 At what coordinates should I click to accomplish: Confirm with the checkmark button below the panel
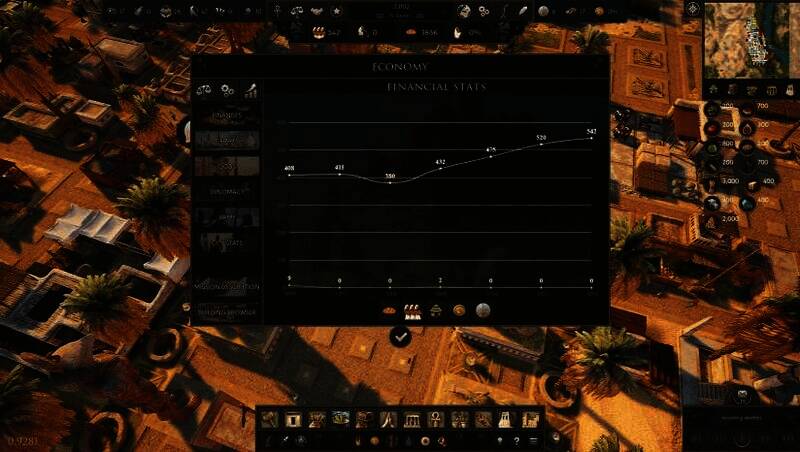(400, 337)
